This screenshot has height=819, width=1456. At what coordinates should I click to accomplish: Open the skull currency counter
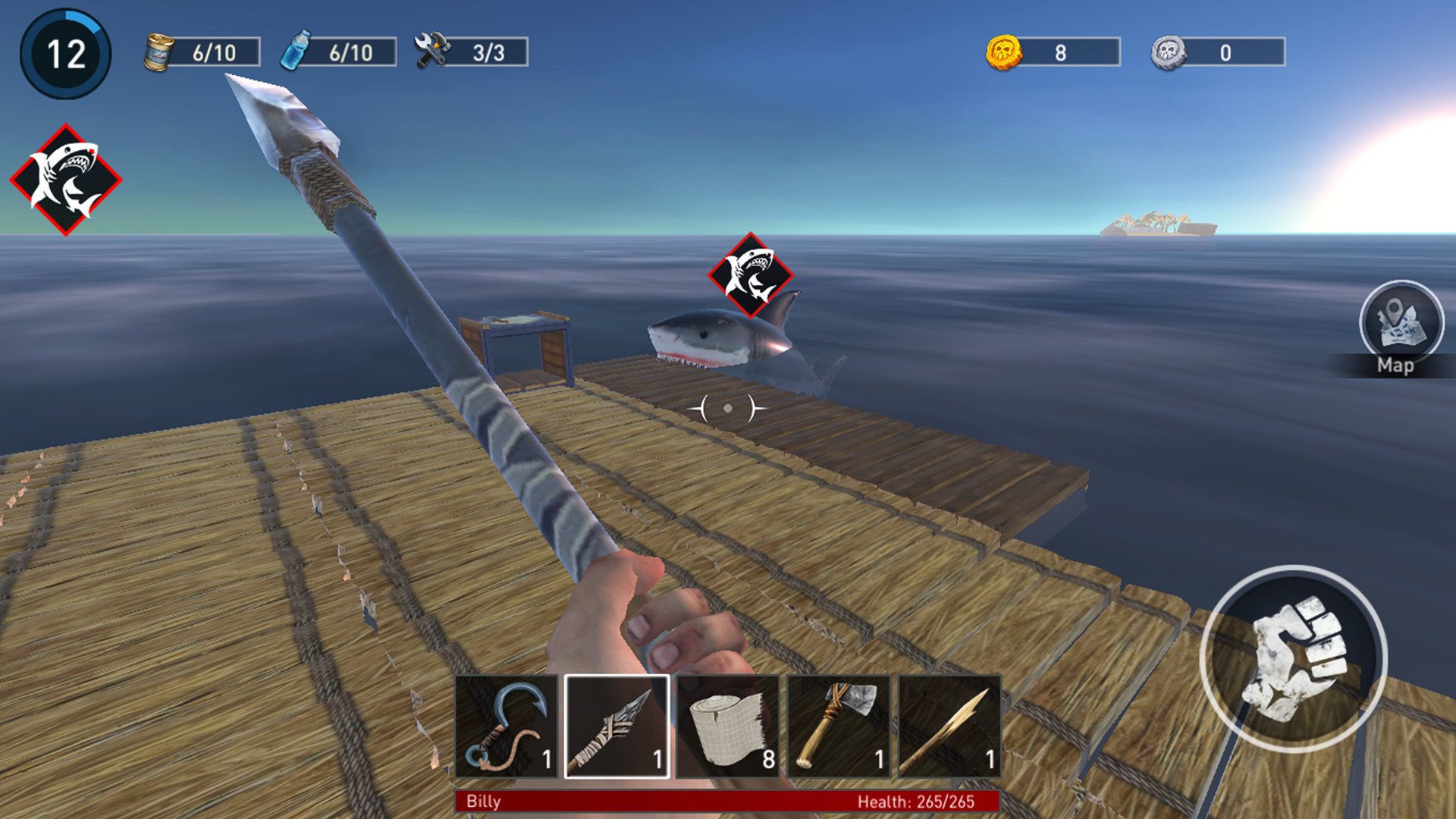click(x=1213, y=52)
